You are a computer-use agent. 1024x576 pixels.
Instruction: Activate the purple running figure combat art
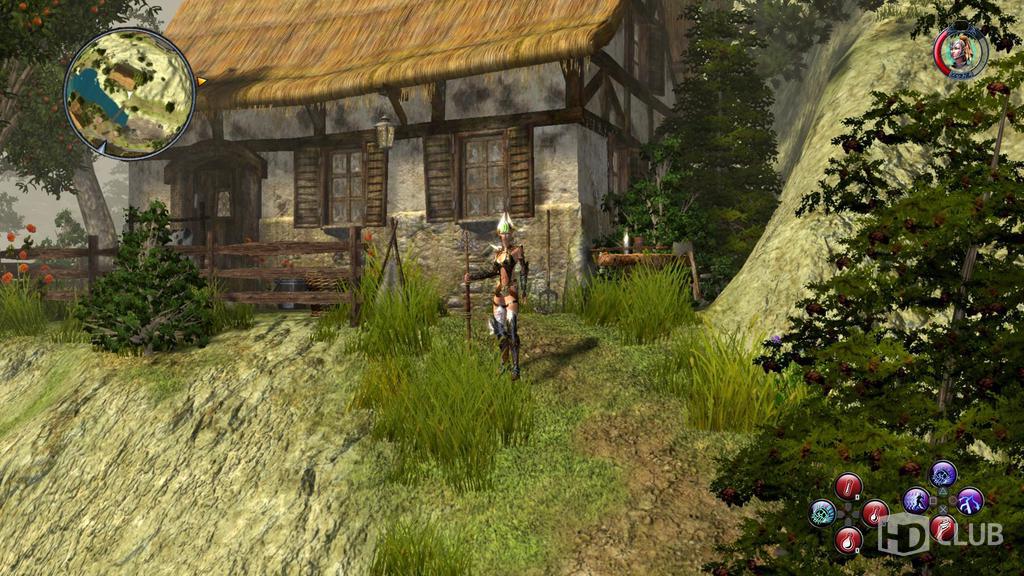(916, 500)
